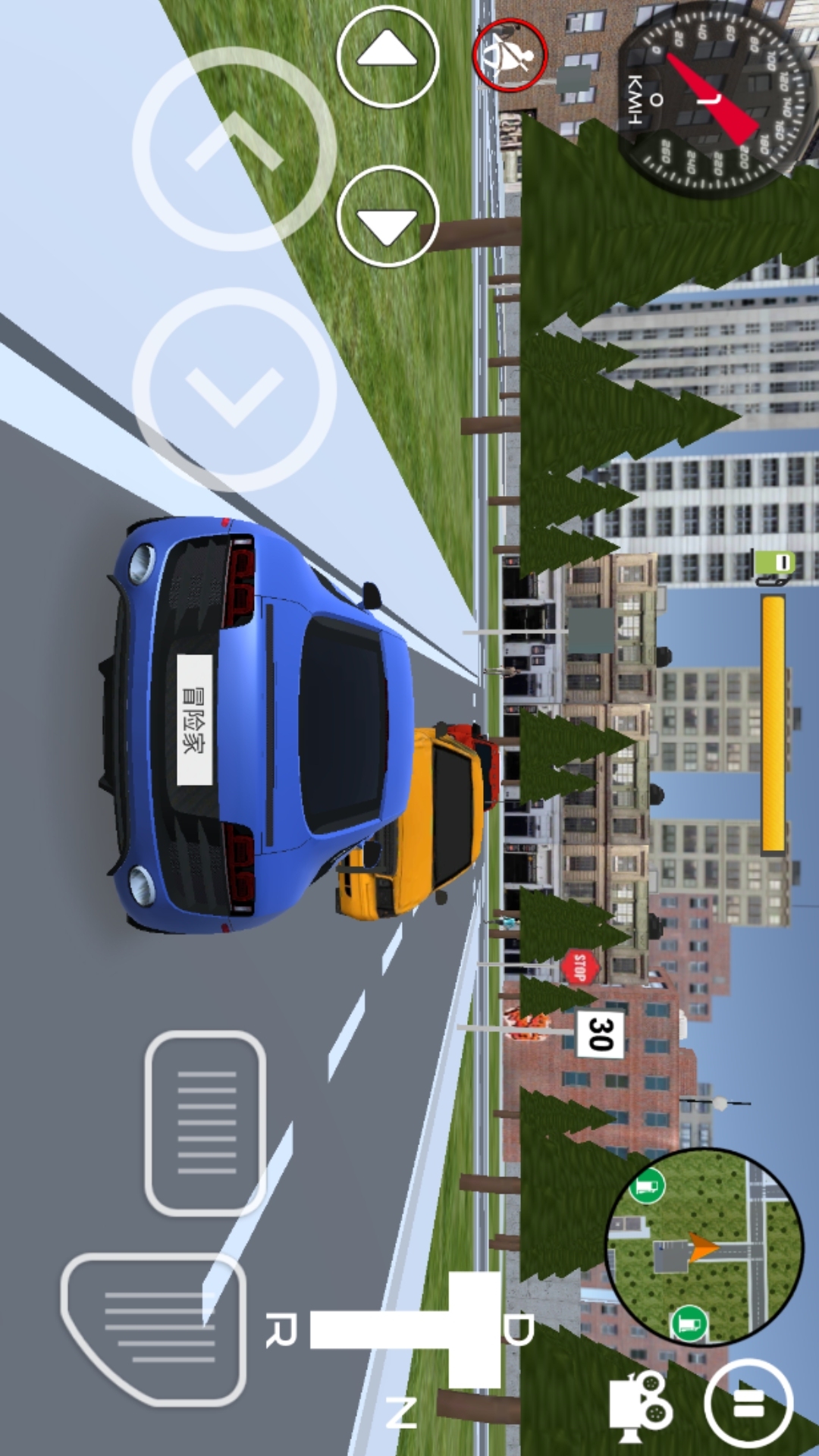Step on the rectangular brake pedal
Image resolution: width=819 pixels, height=1456 pixels.
206,1122
